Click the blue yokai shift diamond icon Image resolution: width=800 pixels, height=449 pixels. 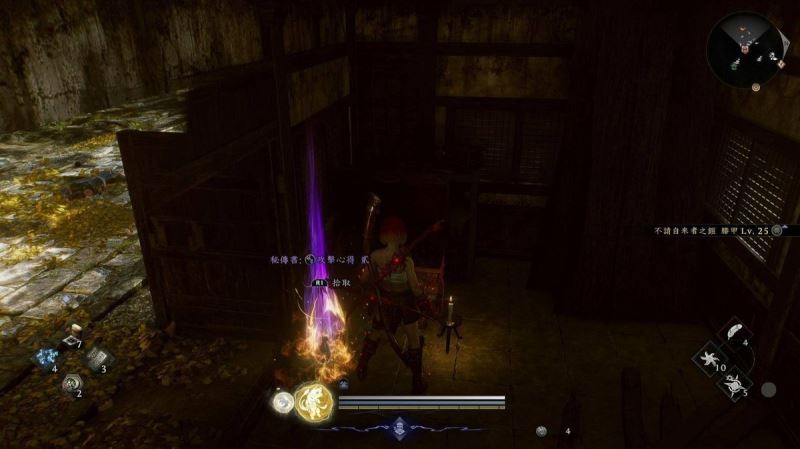tap(399, 427)
